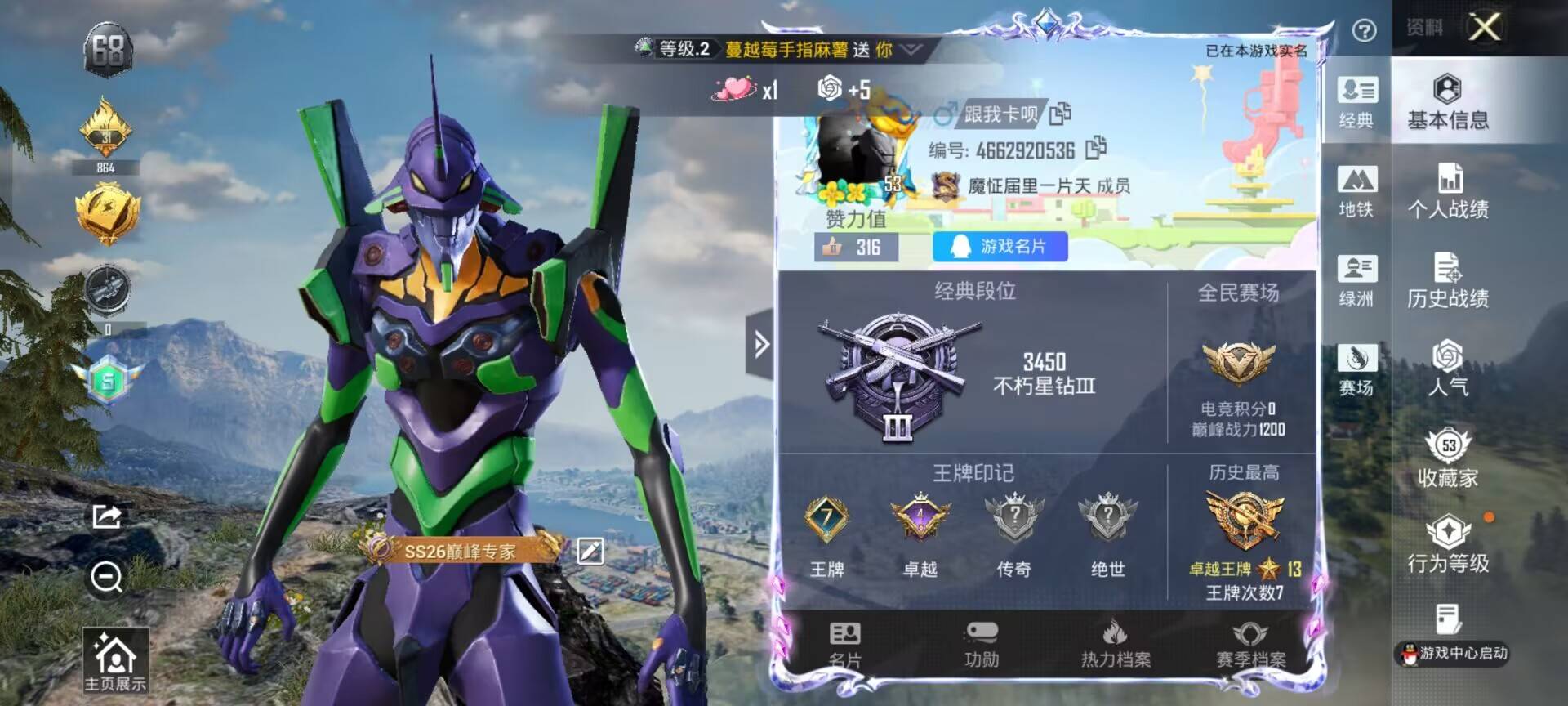Switch to 个人战绩 personal stats
This screenshot has height=706, width=1568.
click(1447, 192)
